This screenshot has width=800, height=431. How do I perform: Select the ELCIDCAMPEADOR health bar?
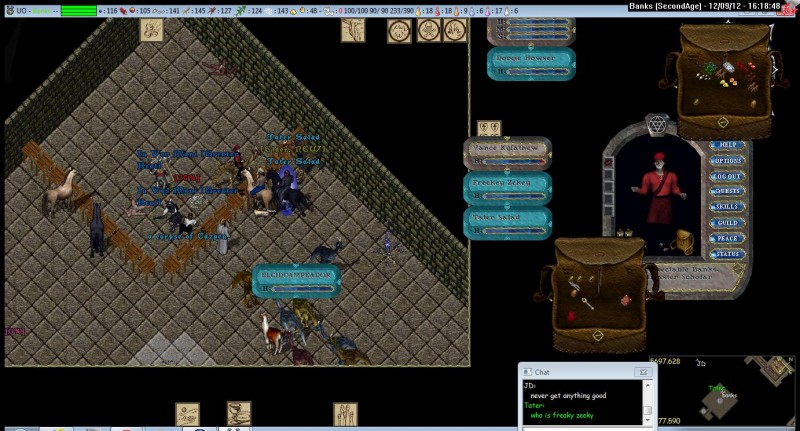point(296,278)
